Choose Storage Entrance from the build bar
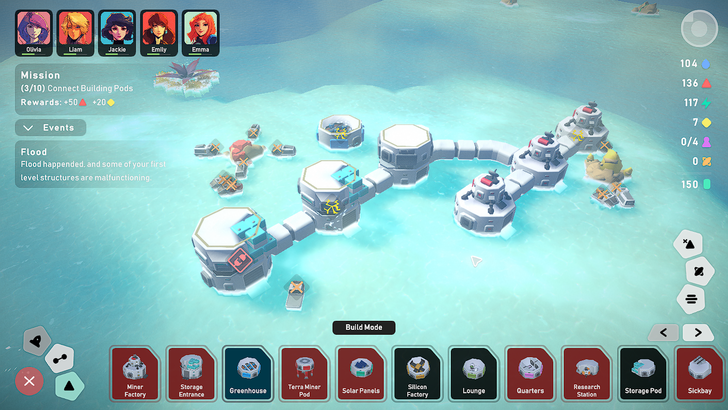This screenshot has height=410, width=728. (x=191, y=373)
